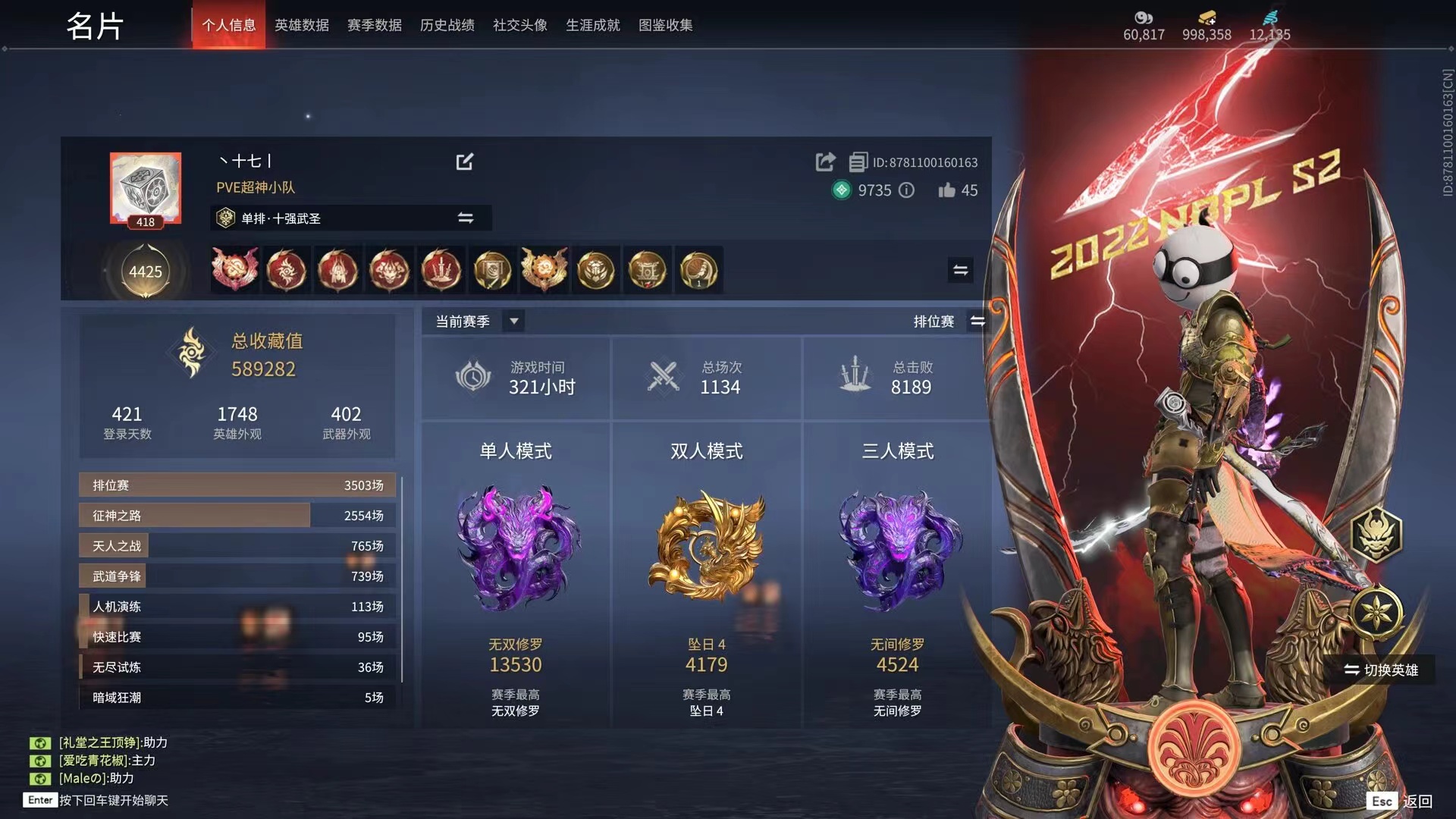Open the 当前赛季 season dropdown
The height and width of the screenshot is (819, 1456).
pos(513,321)
